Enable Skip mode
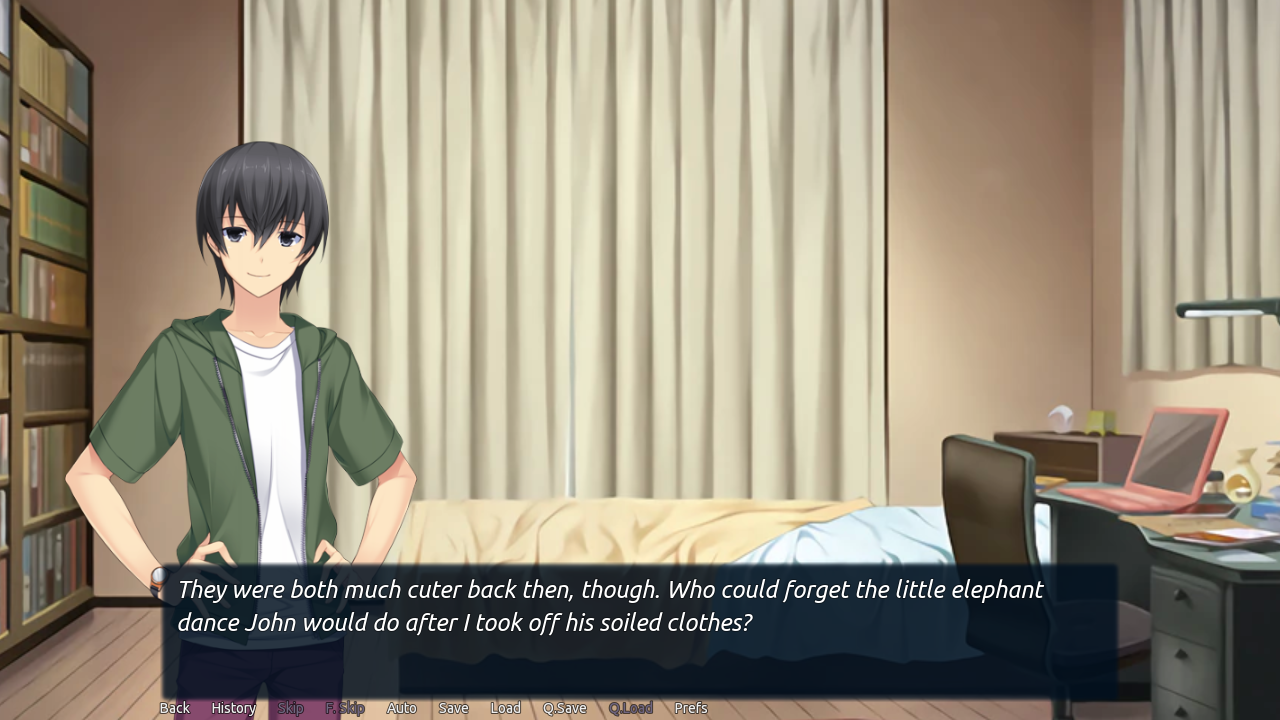The width and height of the screenshot is (1280, 720). (x=290, y=707)
